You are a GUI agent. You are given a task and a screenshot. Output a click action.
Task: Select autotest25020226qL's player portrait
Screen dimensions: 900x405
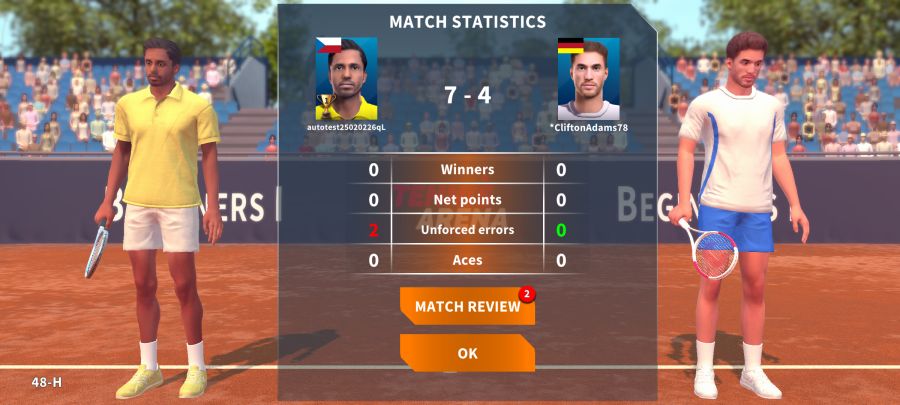346,79
